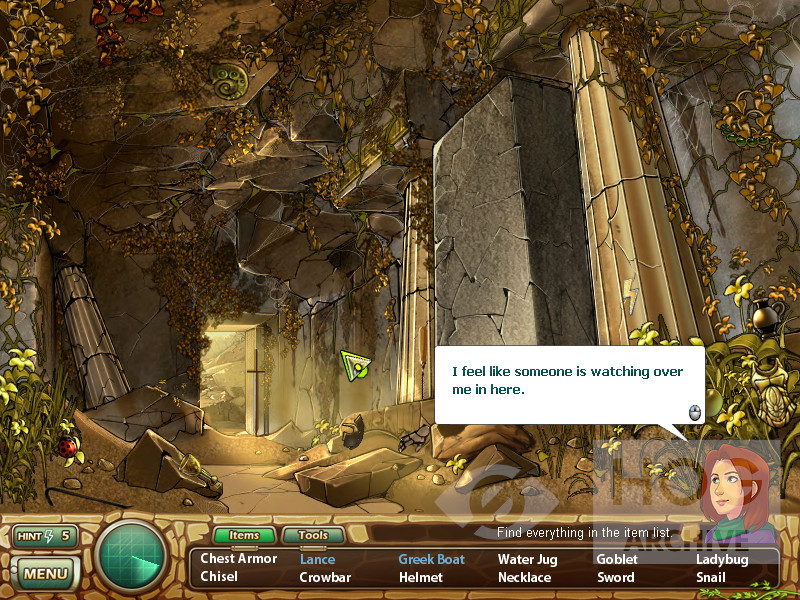Select Necklace in the item list
800x600 pixels.
pyautogui.click(x=524, y=577)
